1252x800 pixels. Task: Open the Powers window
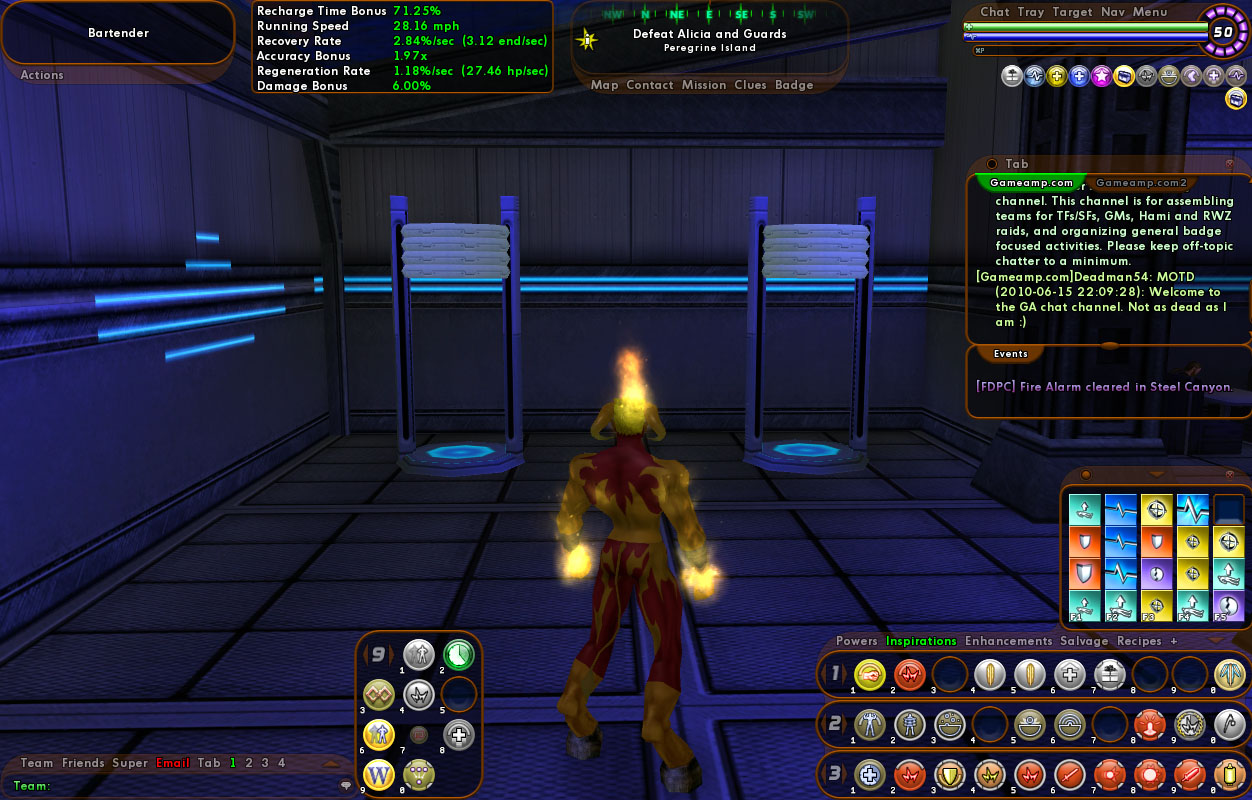(x=856, y=641)
